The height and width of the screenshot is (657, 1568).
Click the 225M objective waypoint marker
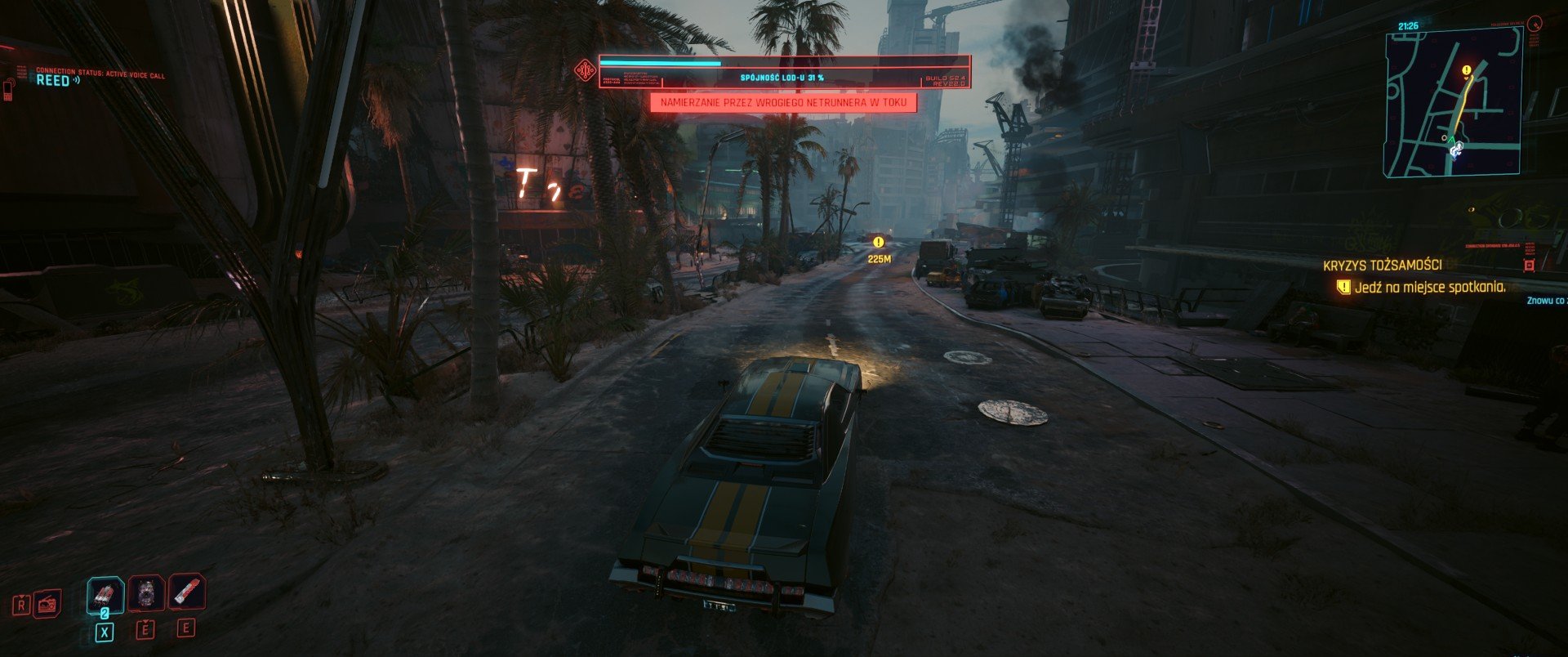click(x=879, y=243)
